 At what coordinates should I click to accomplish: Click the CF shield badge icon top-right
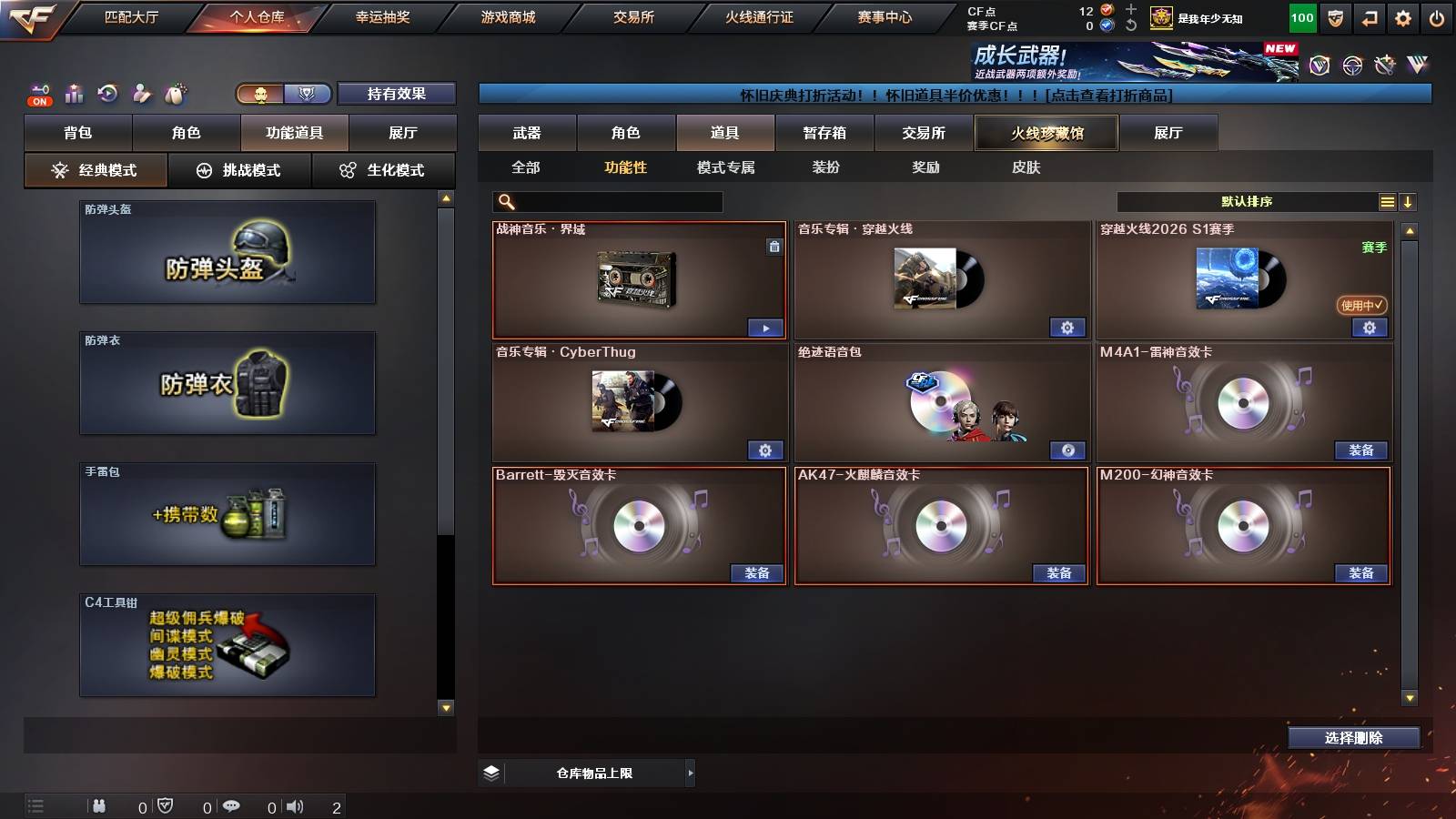1334,17
